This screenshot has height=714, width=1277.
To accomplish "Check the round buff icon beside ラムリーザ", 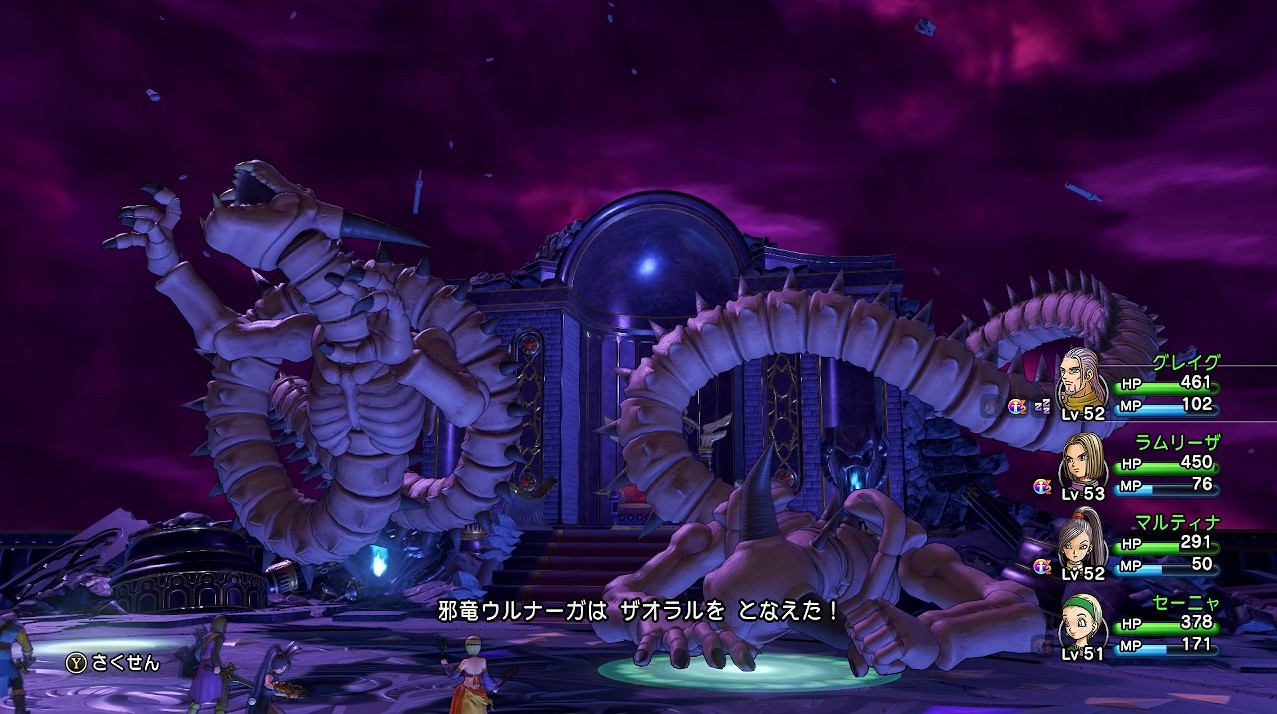I will point(1042,486).
